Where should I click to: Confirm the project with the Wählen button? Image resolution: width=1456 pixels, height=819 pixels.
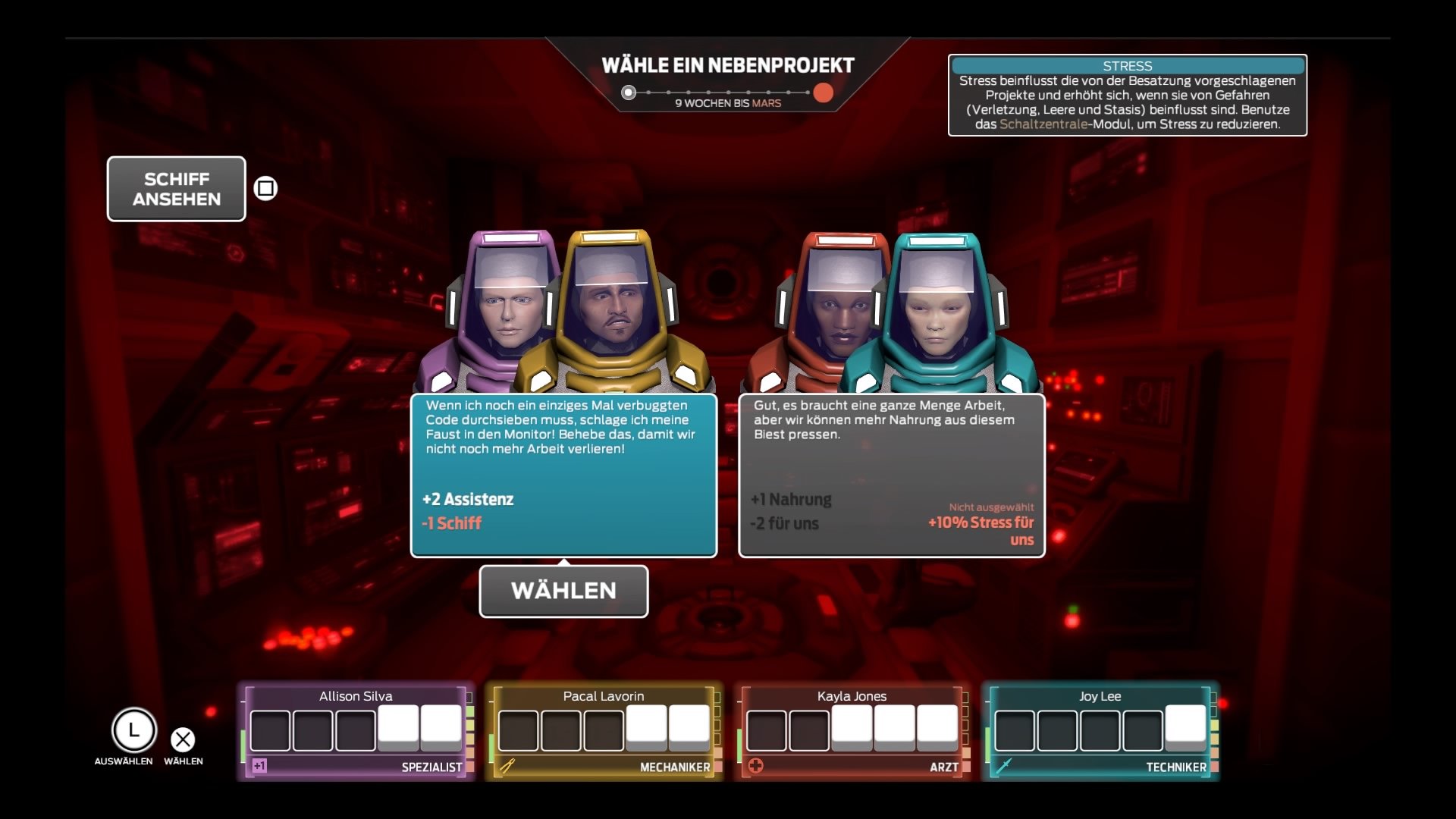[x=563, y=591]
